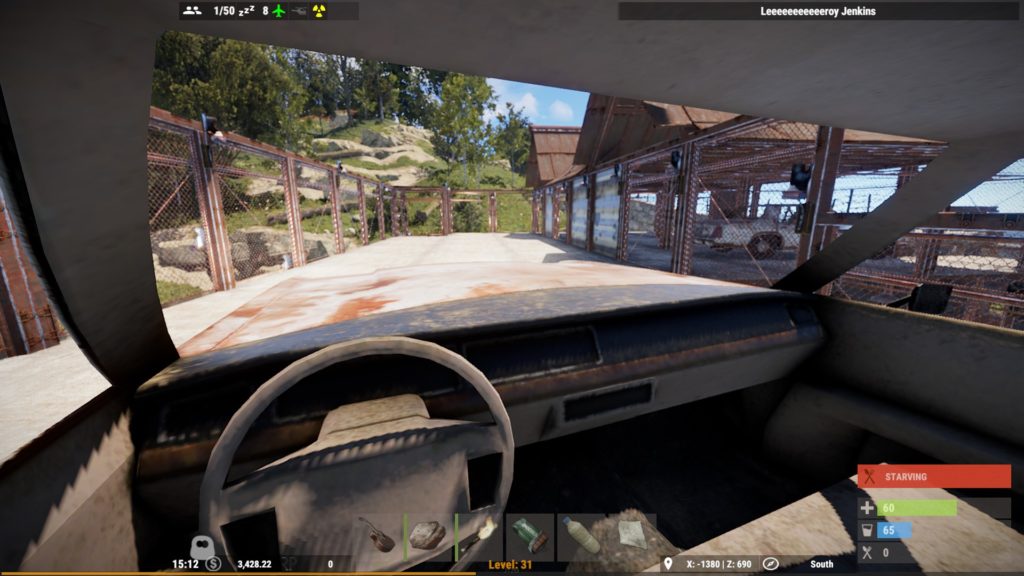Image resolution: width=1024 pixels, height=576 pixels.
Task: Click the compass direction icon
Action: [x=770, y=564]
